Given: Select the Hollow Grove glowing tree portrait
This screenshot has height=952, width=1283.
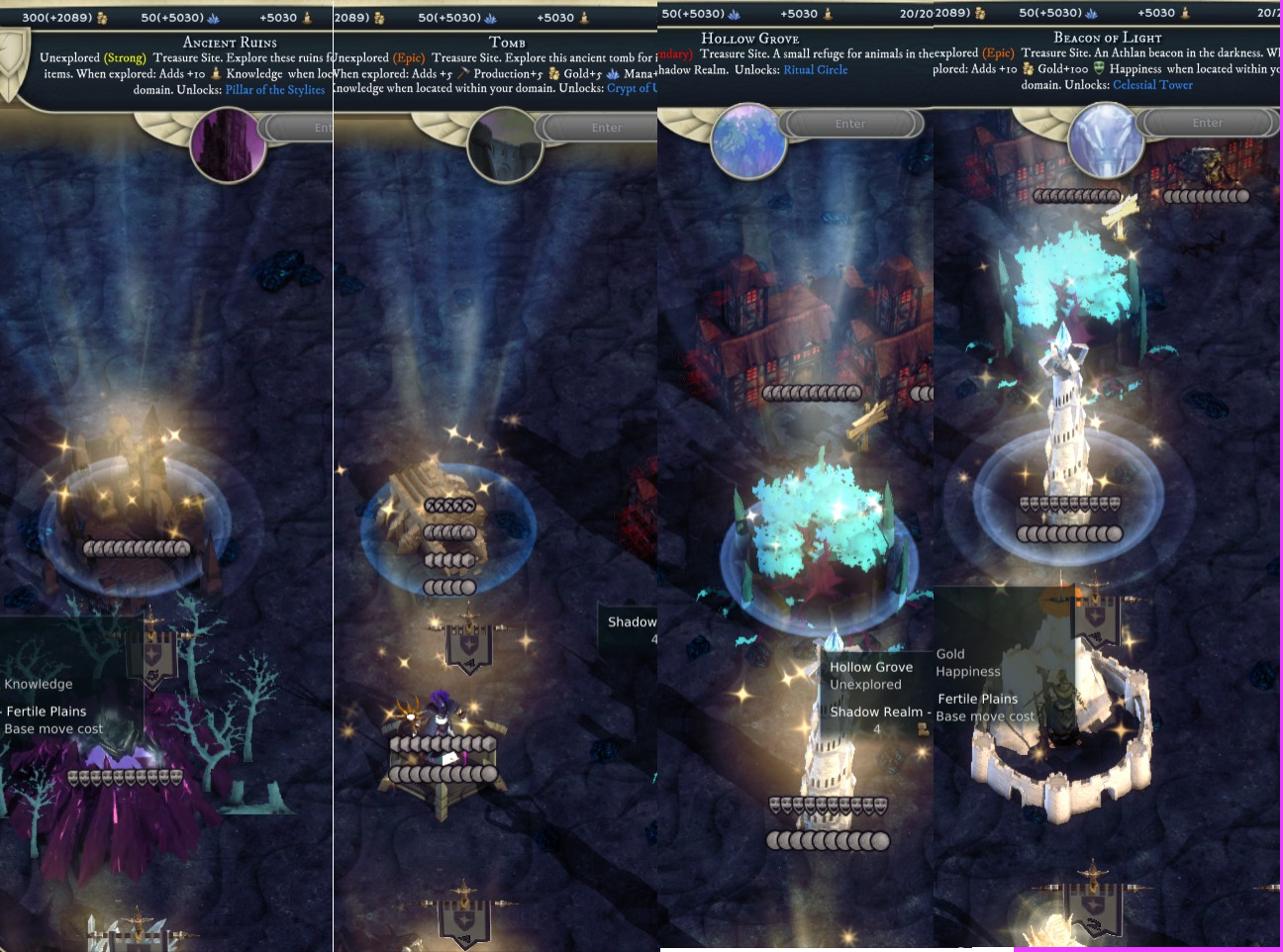Looking at the screenshot, I should [749, 142].
